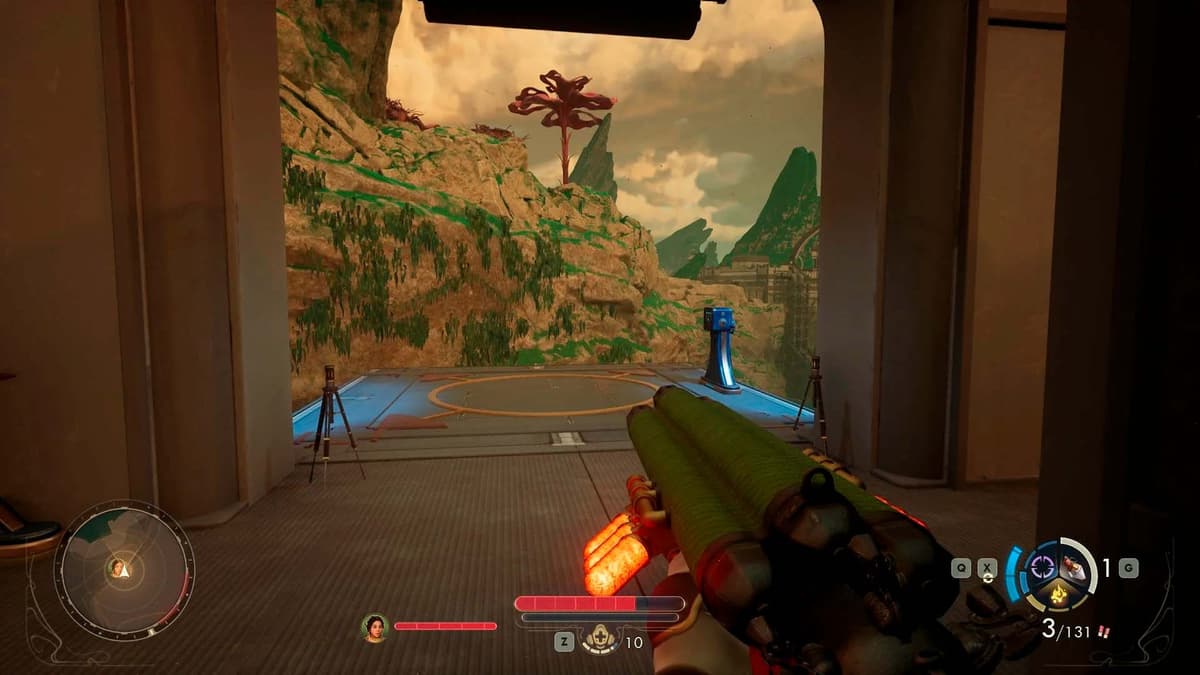This screenshot has width=1200, height=675.
Task: Select the companion portrait beside her health bar
Action: coord(374,627)
